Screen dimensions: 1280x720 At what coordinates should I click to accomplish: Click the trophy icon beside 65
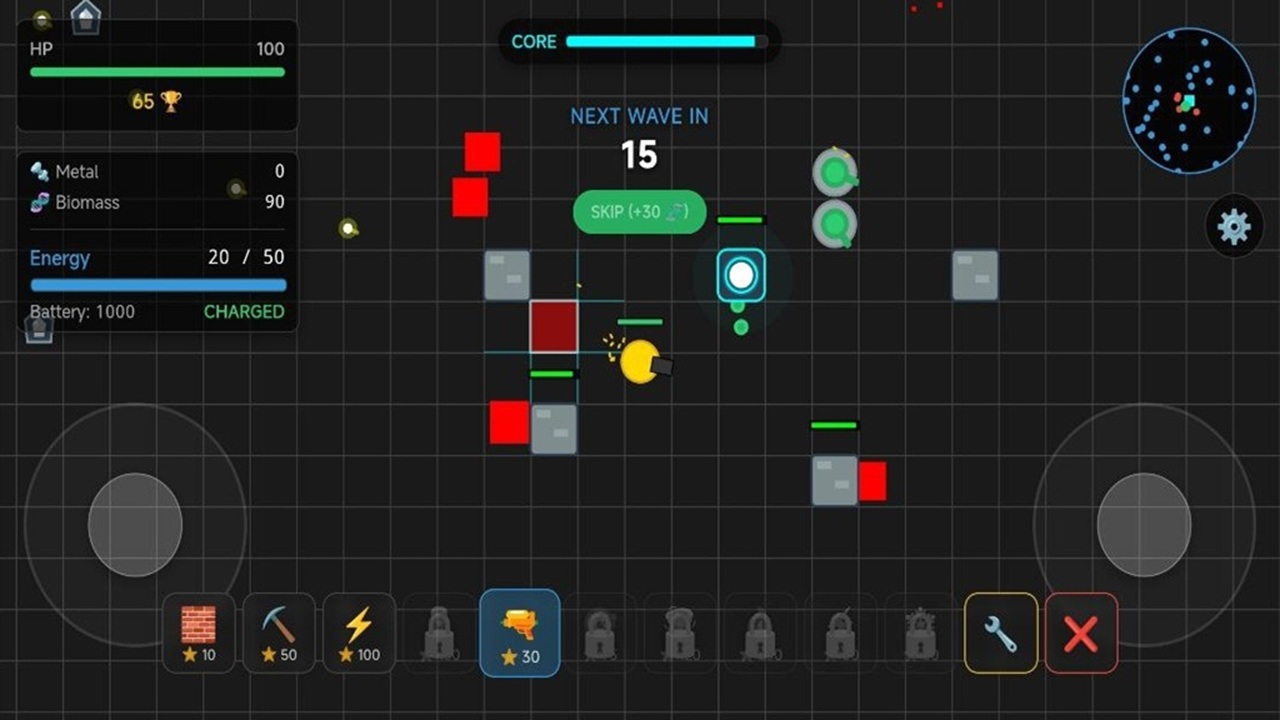tap(172, 101)
